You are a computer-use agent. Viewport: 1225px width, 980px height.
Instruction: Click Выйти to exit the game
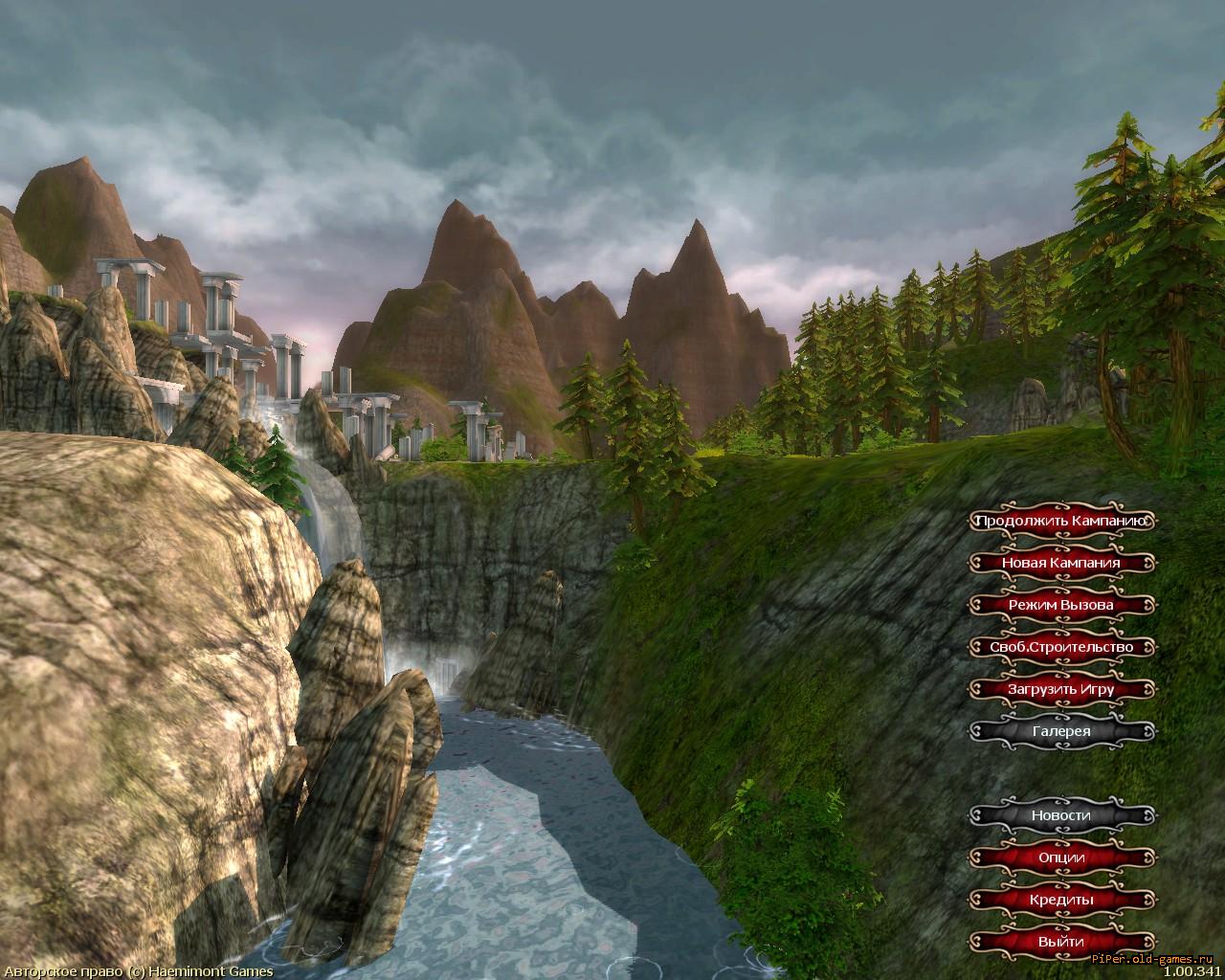point(1060,942)
